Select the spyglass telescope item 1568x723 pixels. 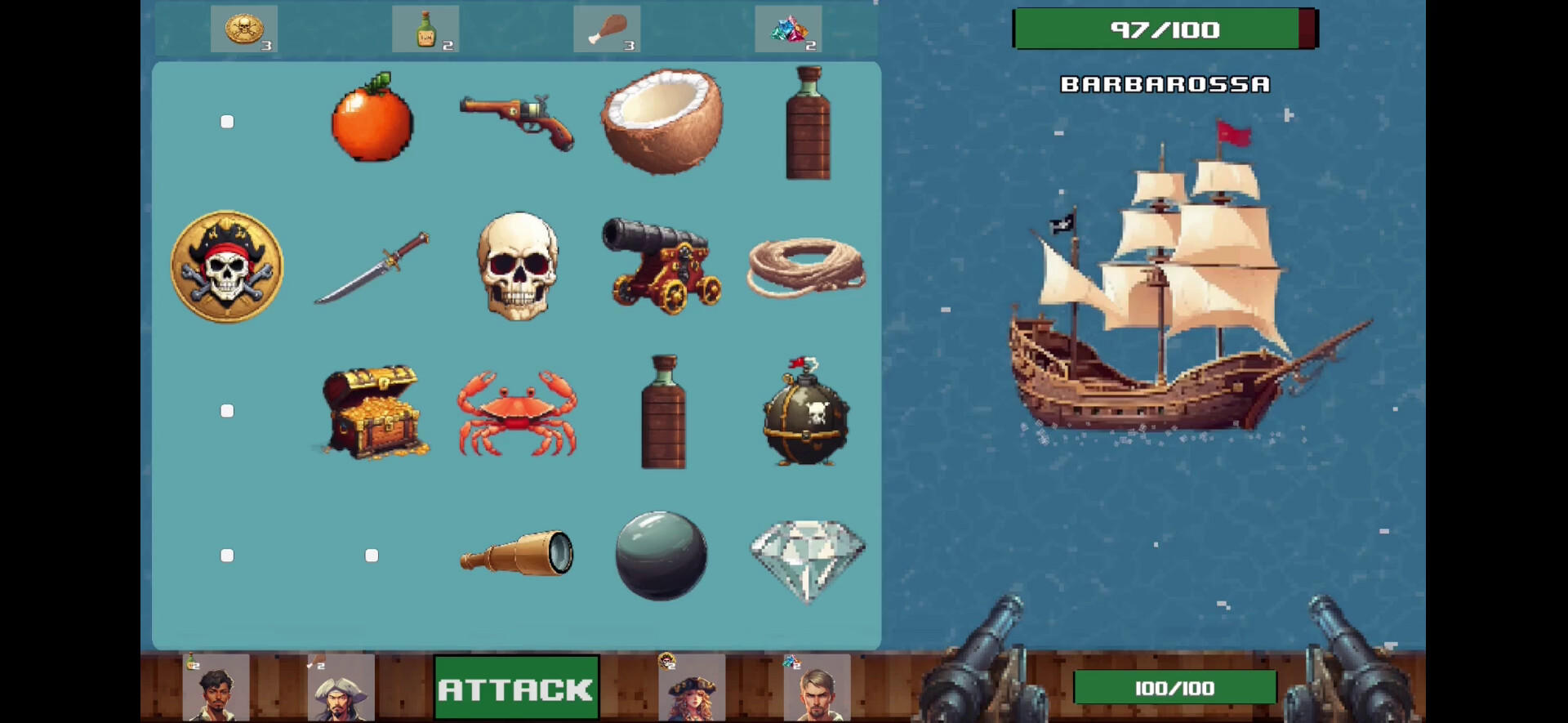[x=517, y=554]
